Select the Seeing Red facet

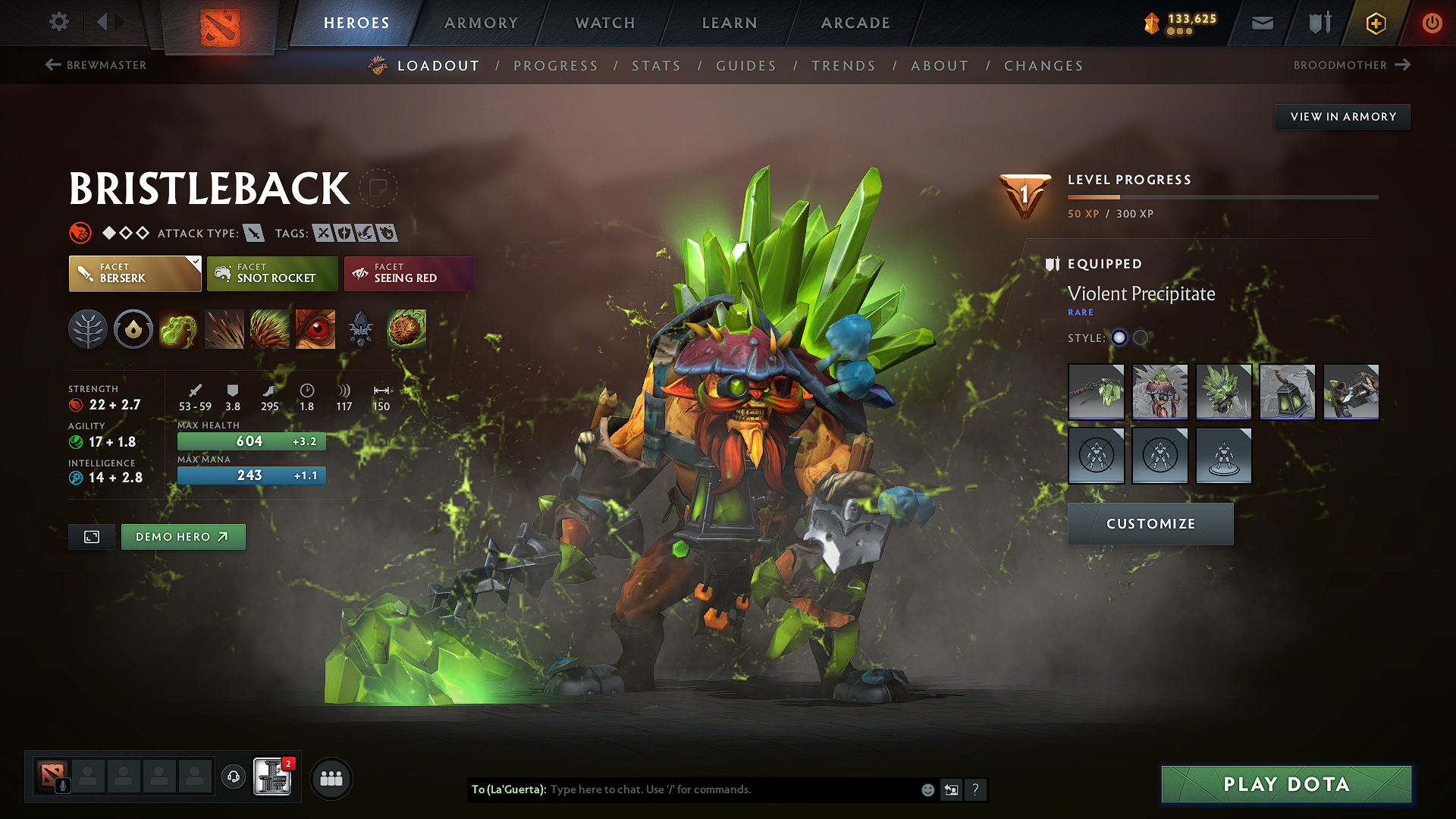(409, 273)
